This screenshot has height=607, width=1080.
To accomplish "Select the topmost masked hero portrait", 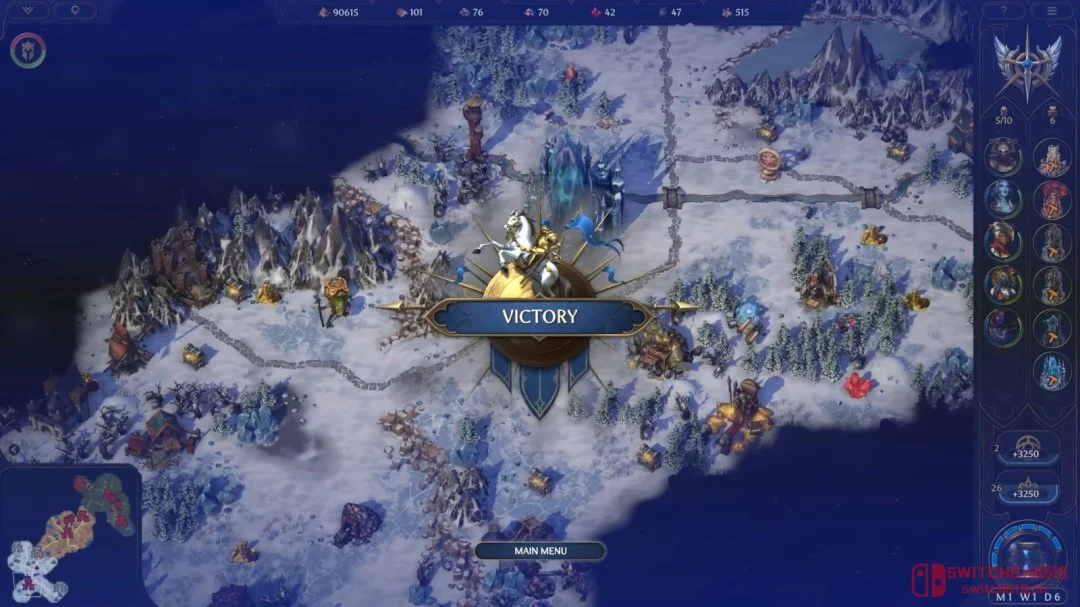I will (x=1003, y=155).
